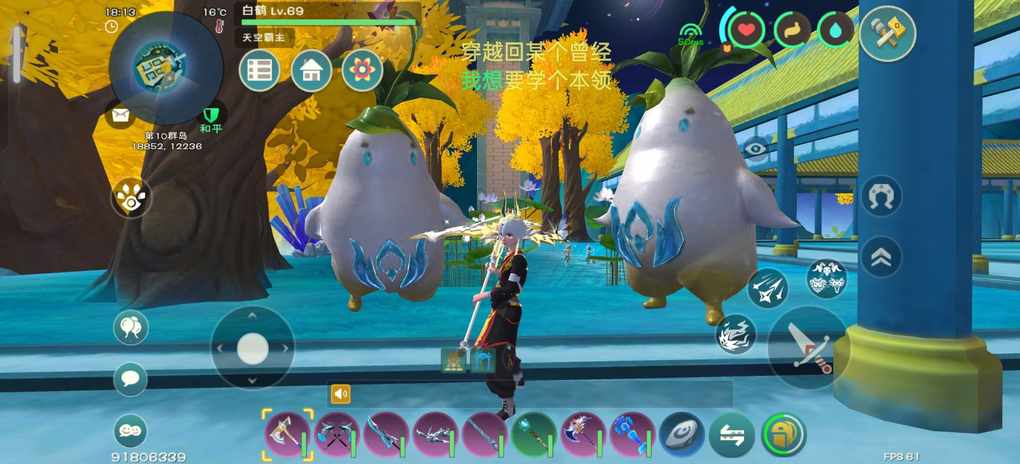This screenshot has width=1020, height=464.
Task: Swap hotbar with the arrows button
Action: coord(731,435)
